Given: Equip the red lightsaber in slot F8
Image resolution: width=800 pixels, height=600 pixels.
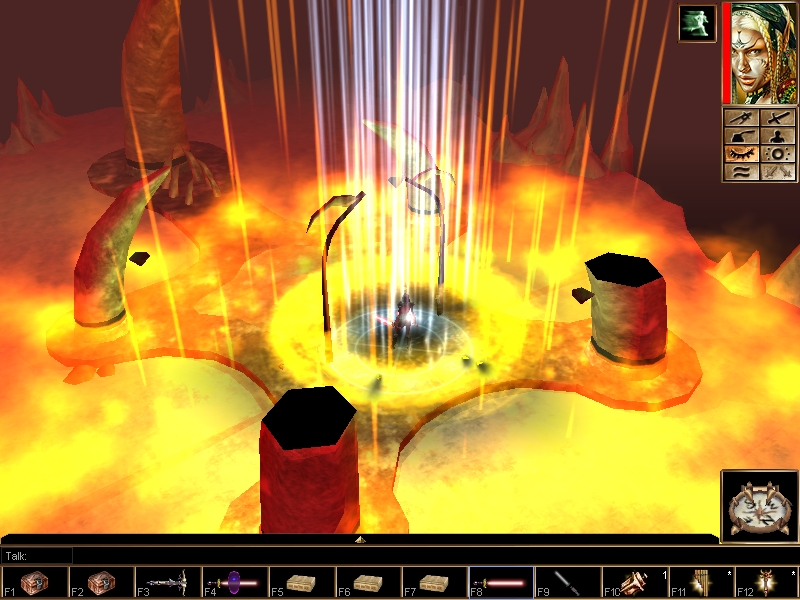Looking at the screenshot, I should tap(500, 582).
